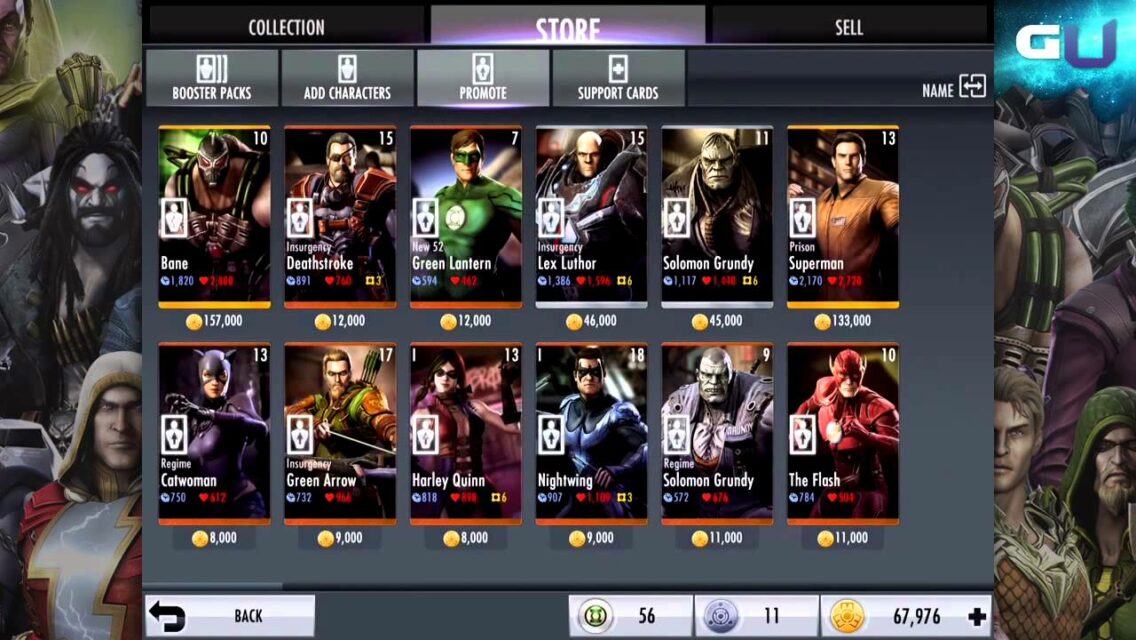The image size is (1136, 640).
Task: Show the Support Cards category
Action: coord(618,78)
